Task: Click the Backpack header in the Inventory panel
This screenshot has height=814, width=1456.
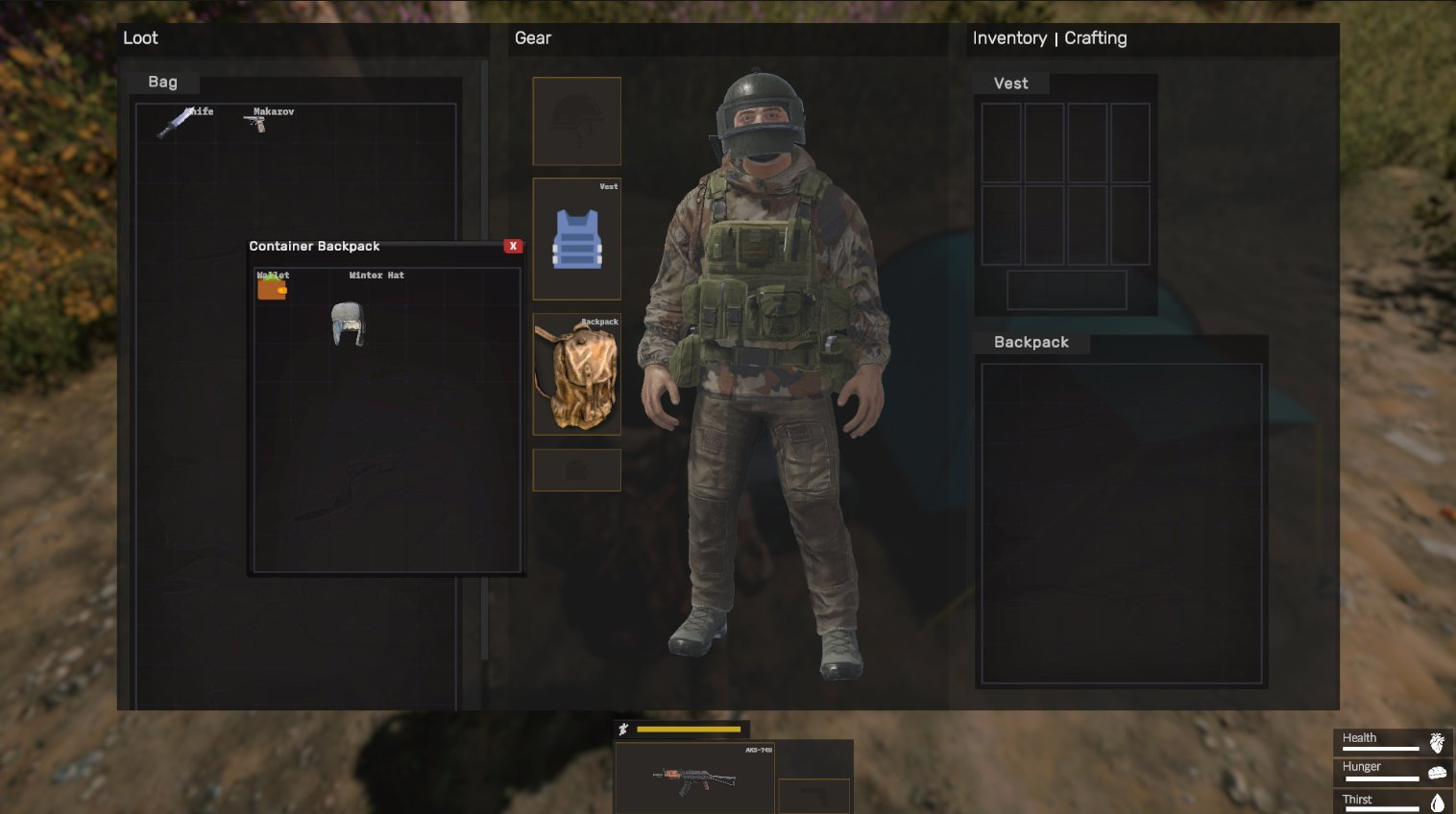Action: click(1031, 342)
